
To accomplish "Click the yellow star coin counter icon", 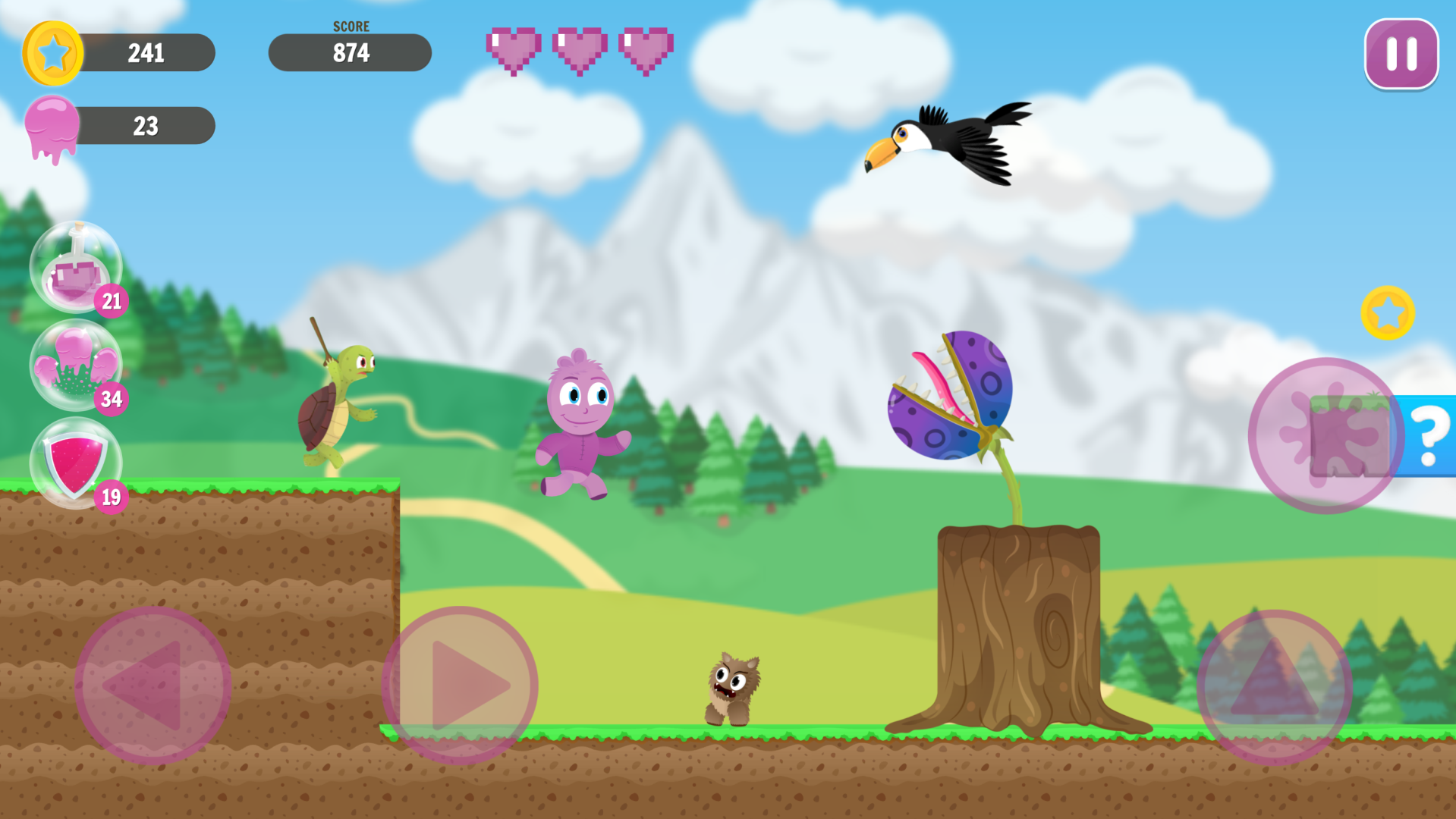I will point(52,52).
